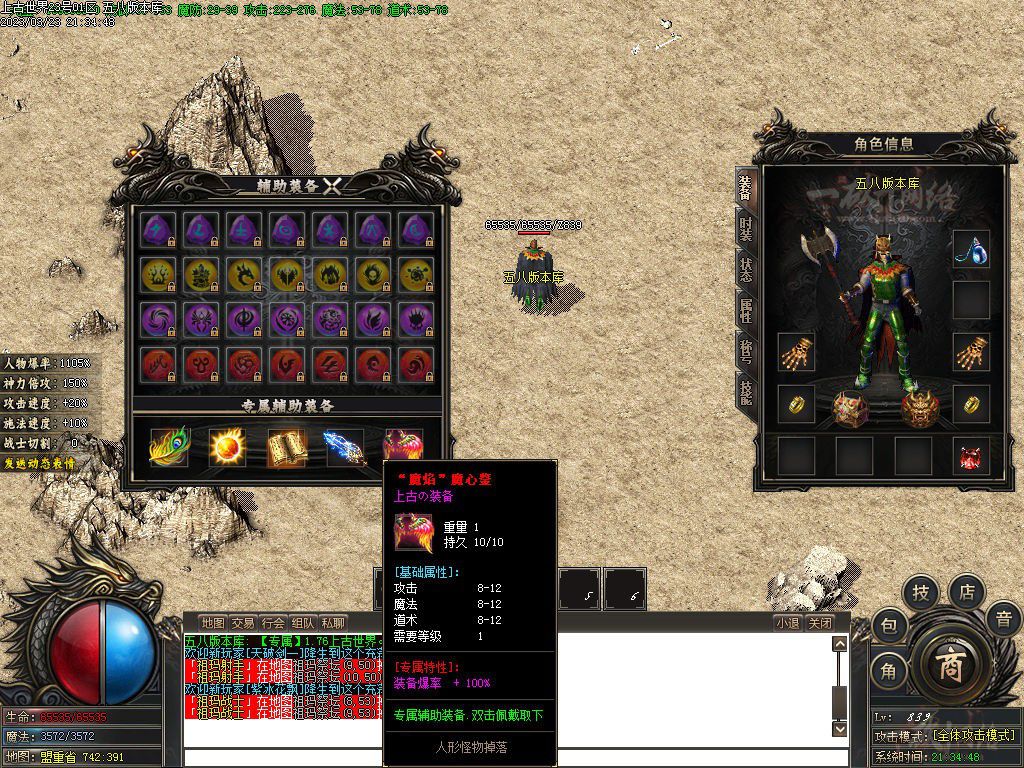Select the flaming sun orb item
The image size is (1024, 768).
pos(227,446)
